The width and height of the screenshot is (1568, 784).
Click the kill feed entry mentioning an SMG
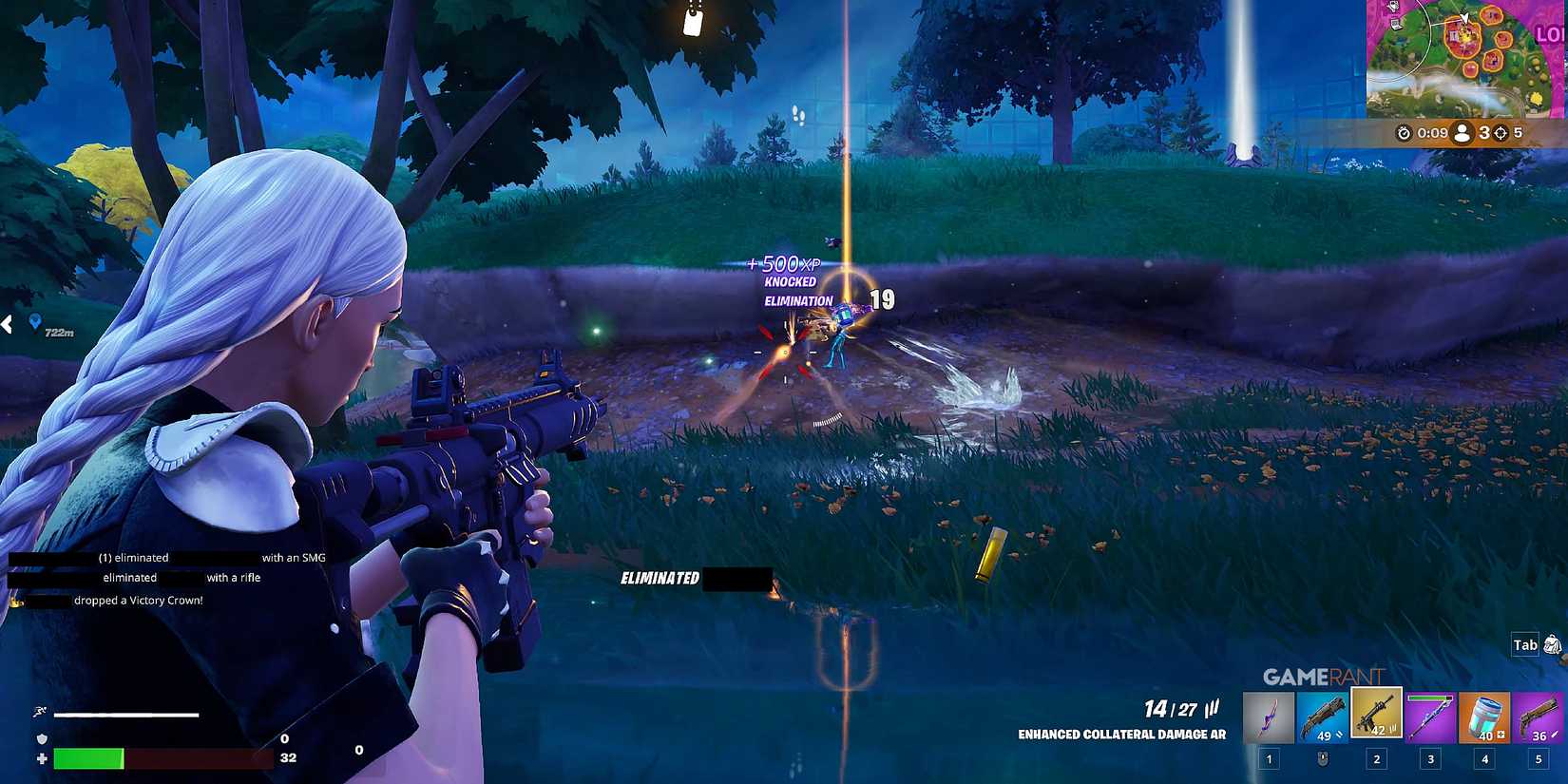click(x=166, y=557)
